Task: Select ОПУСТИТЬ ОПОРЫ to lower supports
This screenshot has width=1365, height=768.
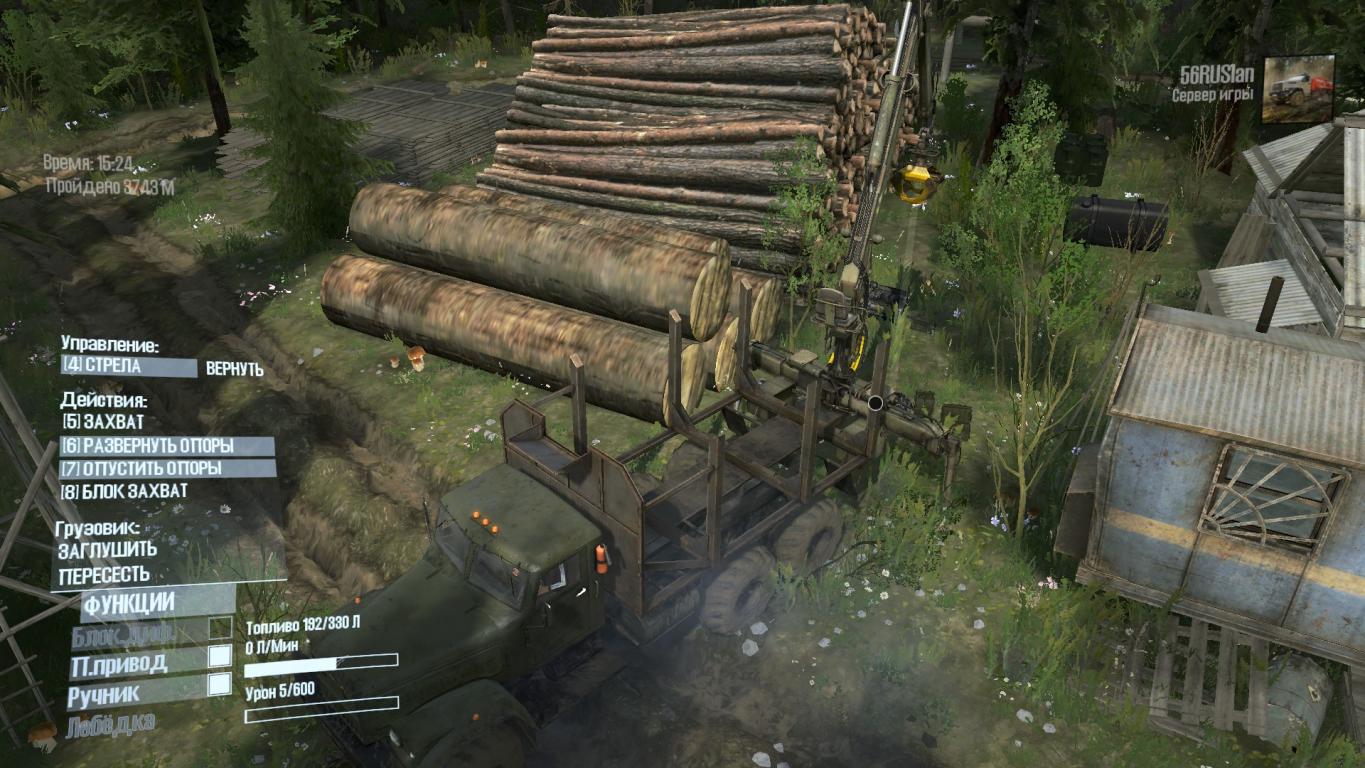Action: click(167, 469)
